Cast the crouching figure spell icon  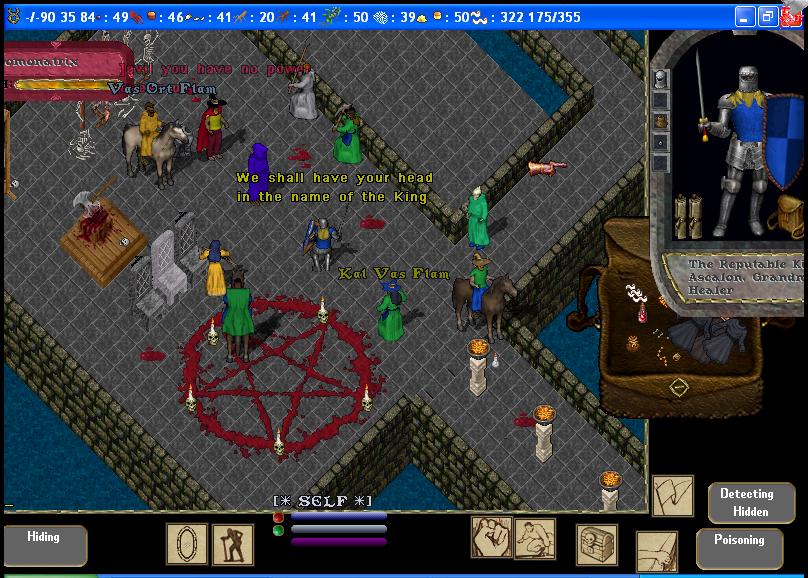pos(535,539)
